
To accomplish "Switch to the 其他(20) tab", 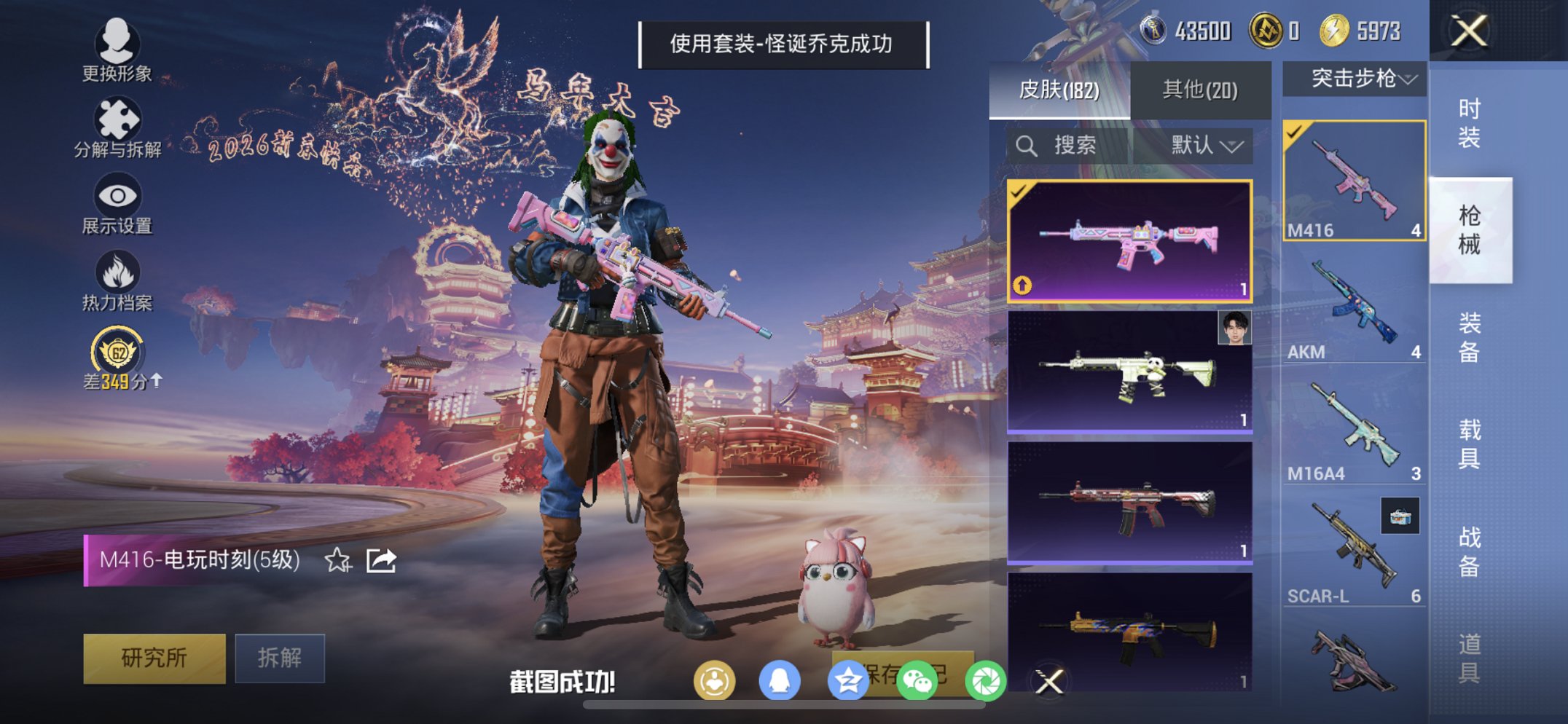I will (1202, 87).
